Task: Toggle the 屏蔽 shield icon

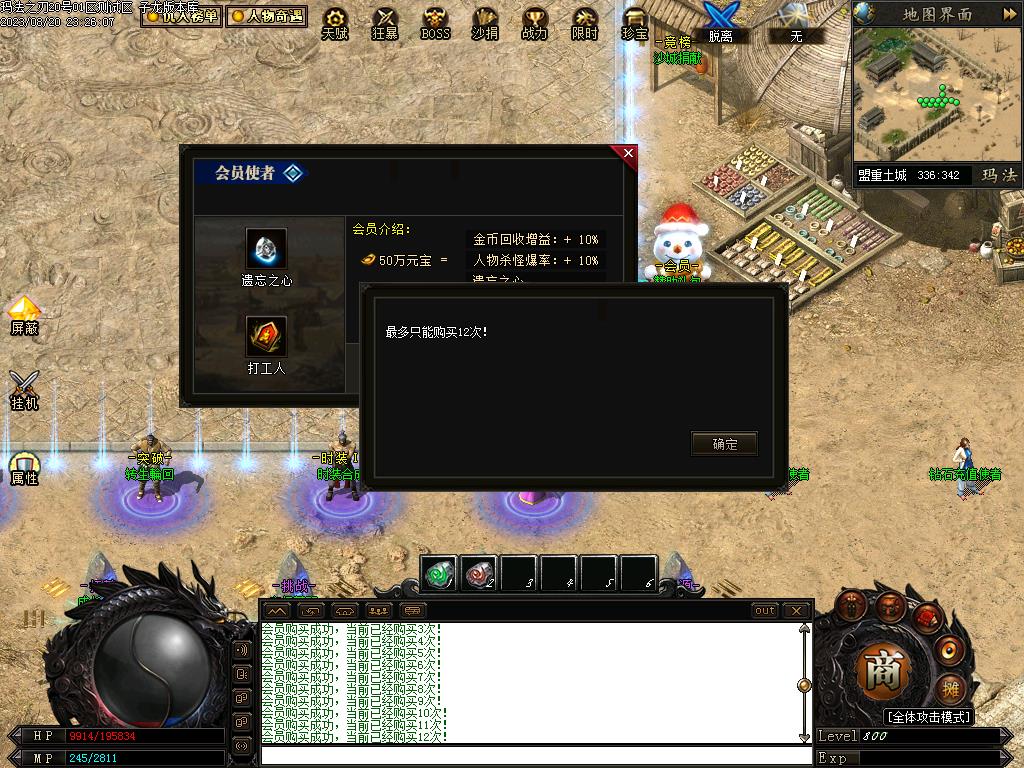Action: [x=24, y=314]
